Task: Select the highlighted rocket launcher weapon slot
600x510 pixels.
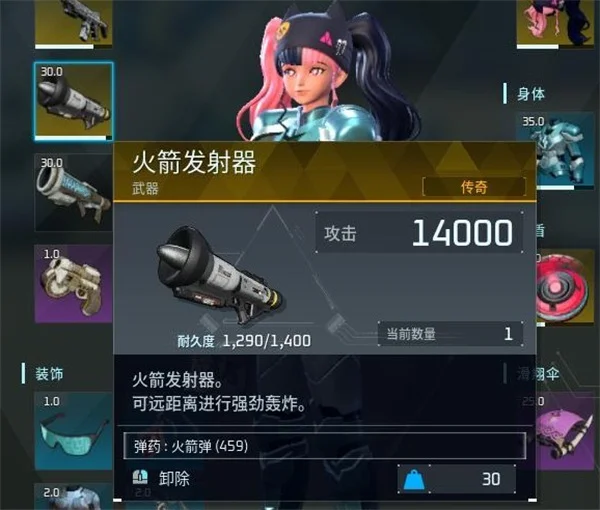Action: 73,101
